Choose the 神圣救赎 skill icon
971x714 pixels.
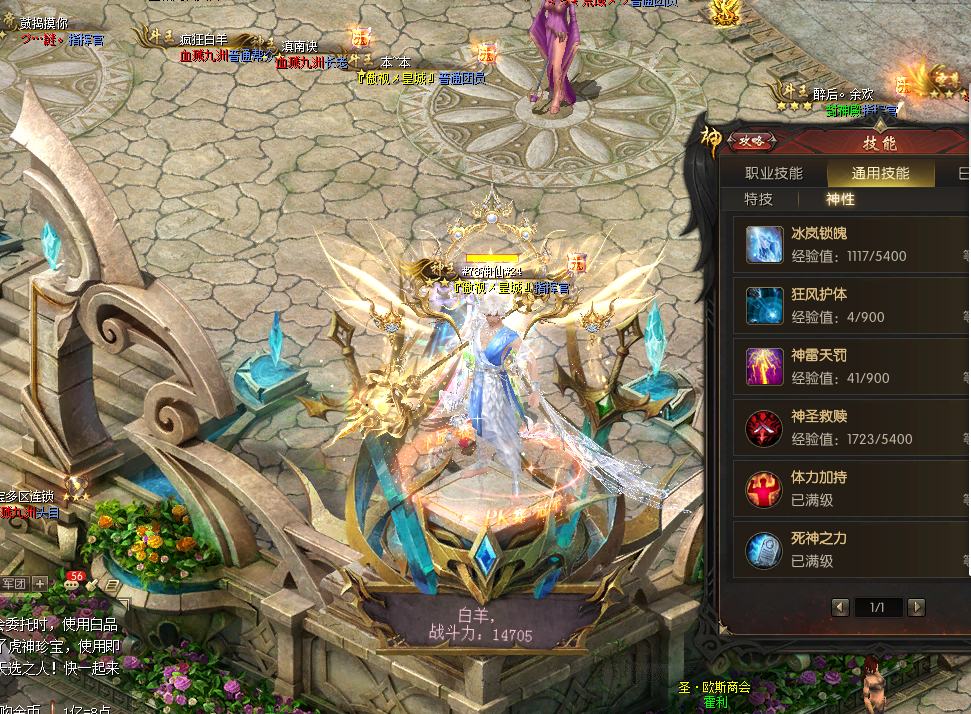pyautogui.click(x=765, y=429)
